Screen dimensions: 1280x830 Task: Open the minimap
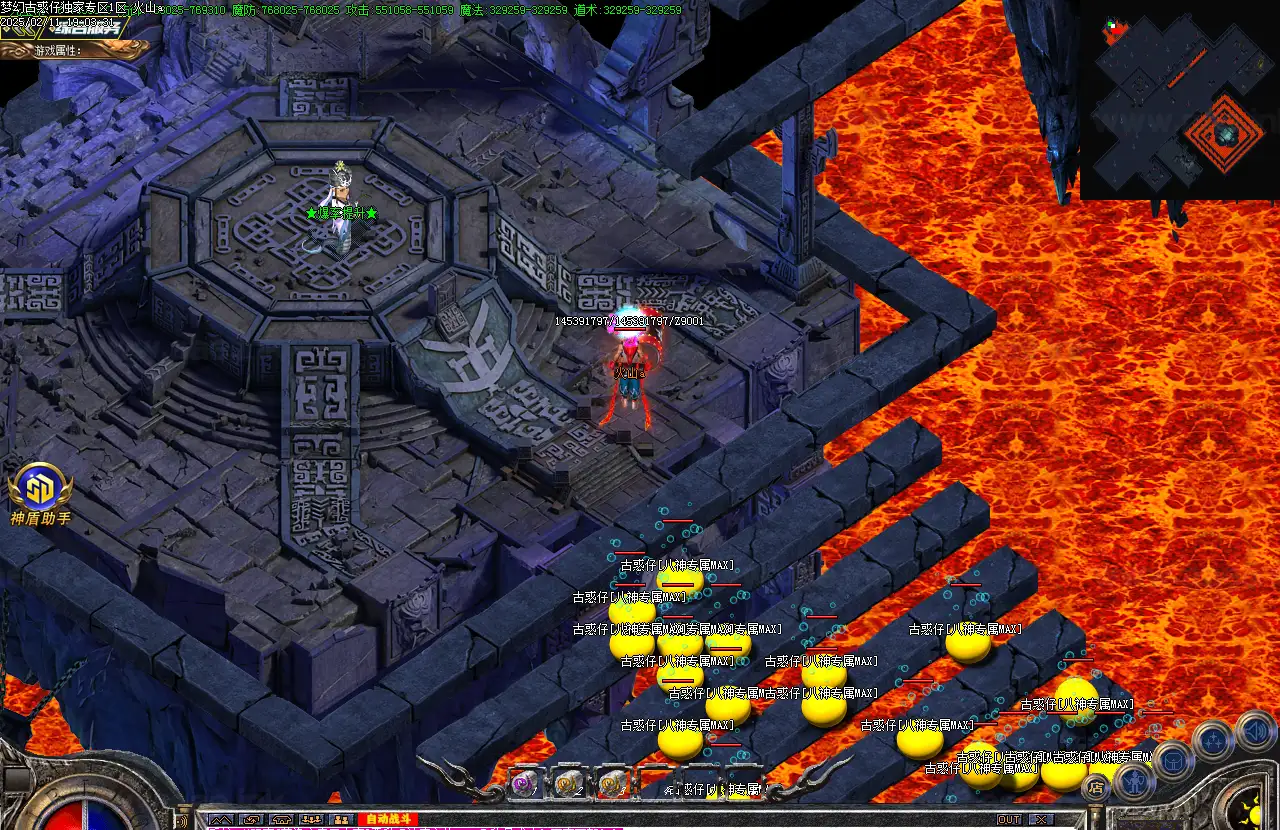click(x=1179, y=100)
